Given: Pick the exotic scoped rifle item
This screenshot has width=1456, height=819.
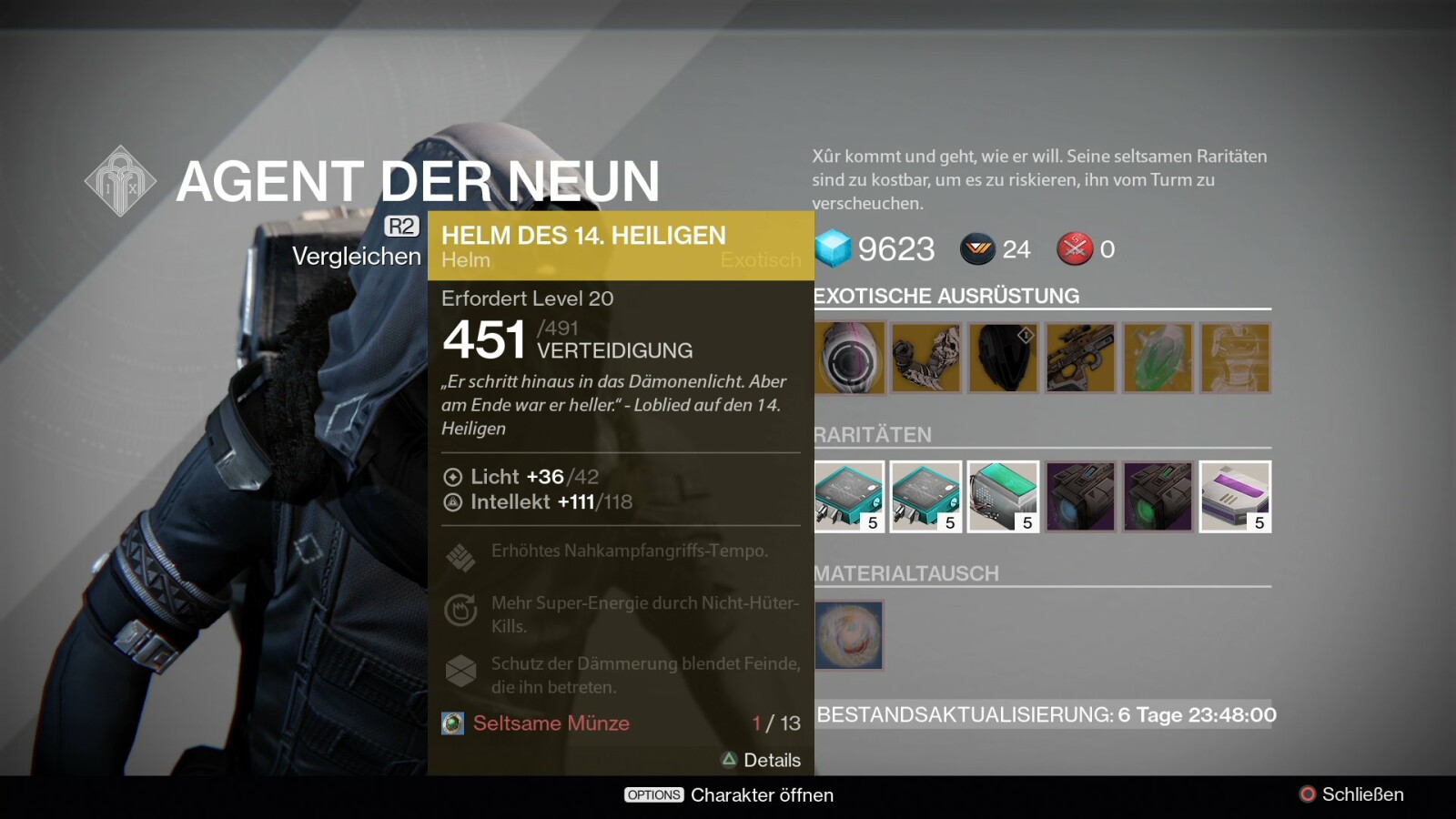Looking at the screenshot, I should 1080,358.
